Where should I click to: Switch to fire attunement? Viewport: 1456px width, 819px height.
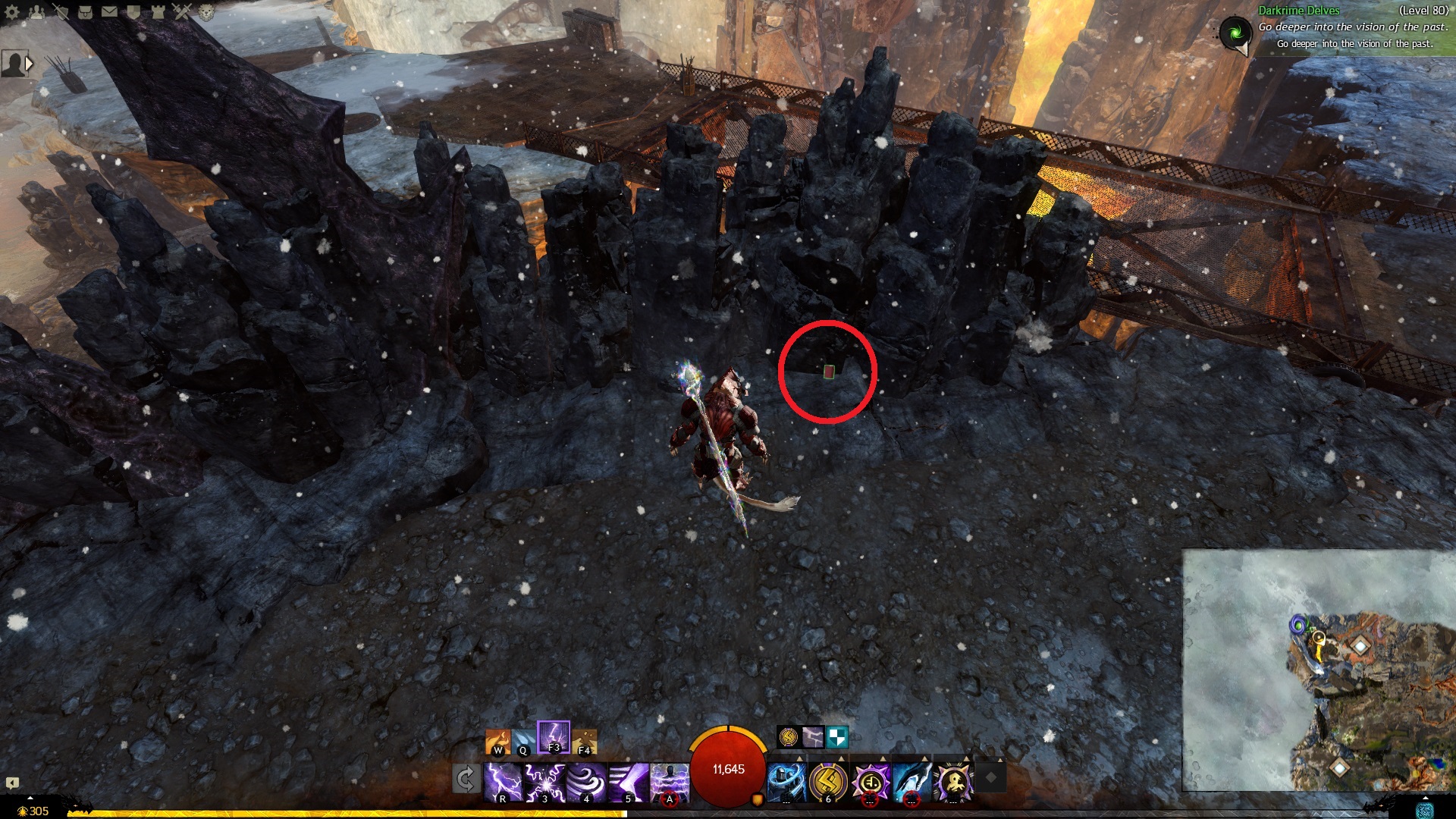pos(498,741)
